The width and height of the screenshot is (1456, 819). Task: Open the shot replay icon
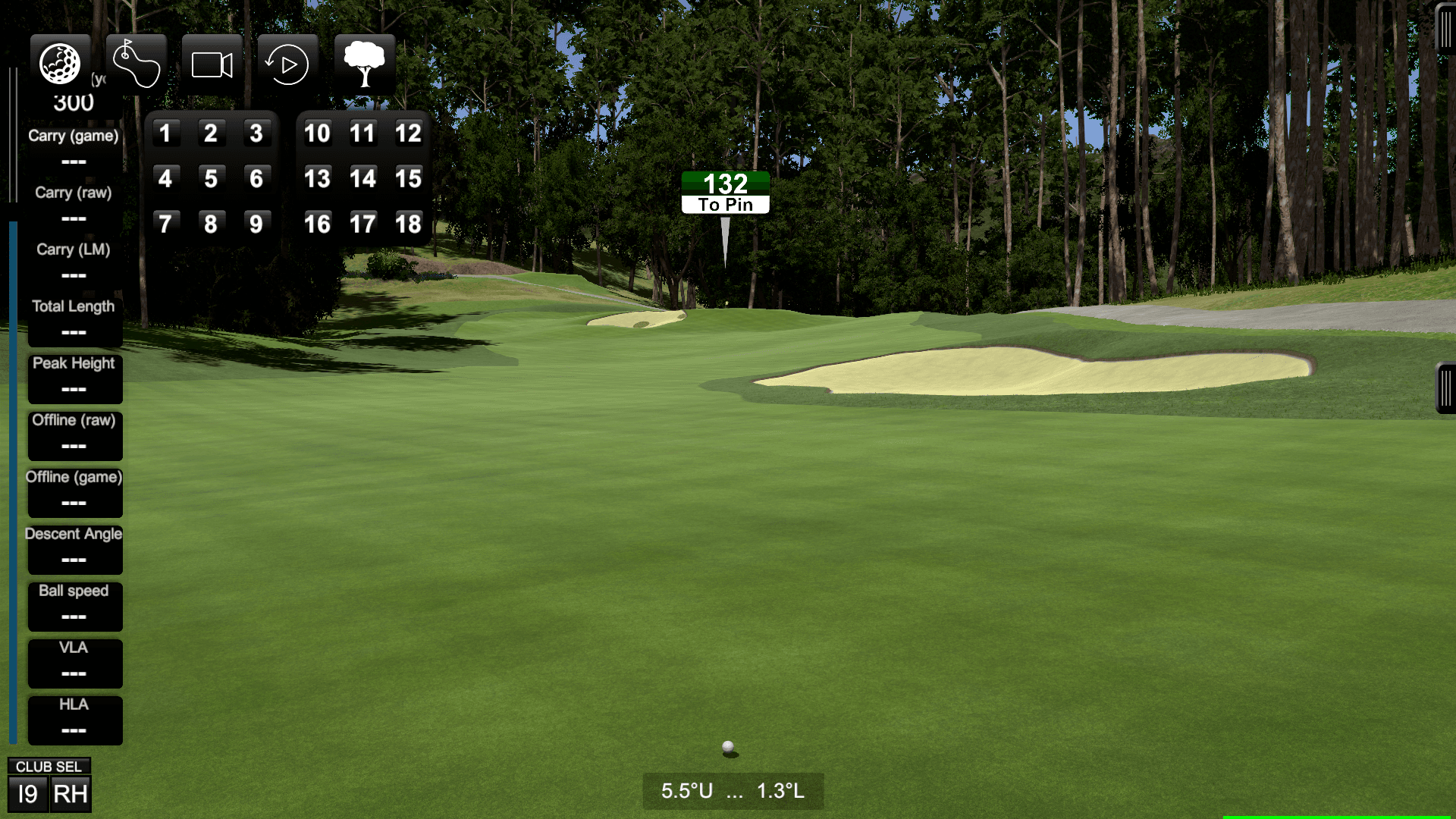[287, 64]
